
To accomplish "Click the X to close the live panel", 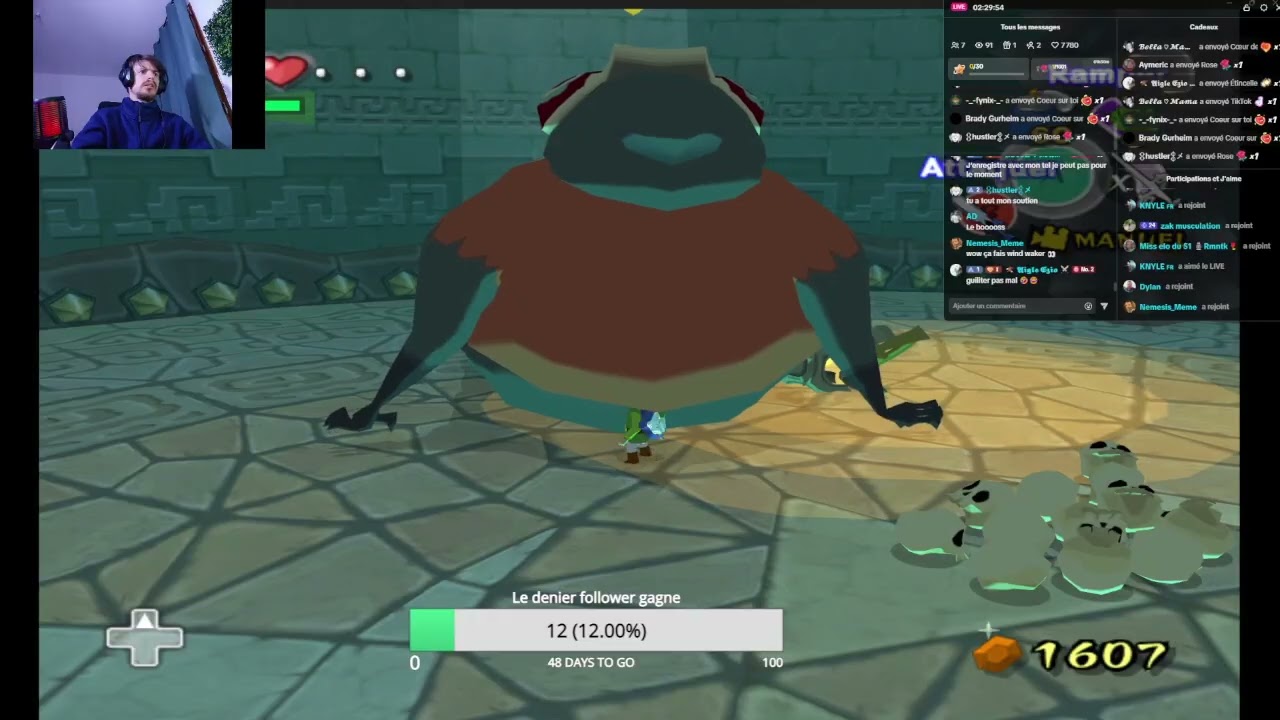I will [x=1275, y=3].
